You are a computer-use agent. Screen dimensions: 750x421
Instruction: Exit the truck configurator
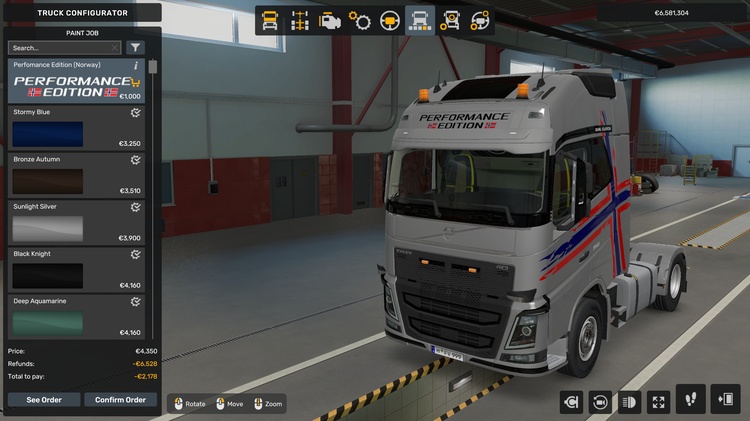pos(725,400)
